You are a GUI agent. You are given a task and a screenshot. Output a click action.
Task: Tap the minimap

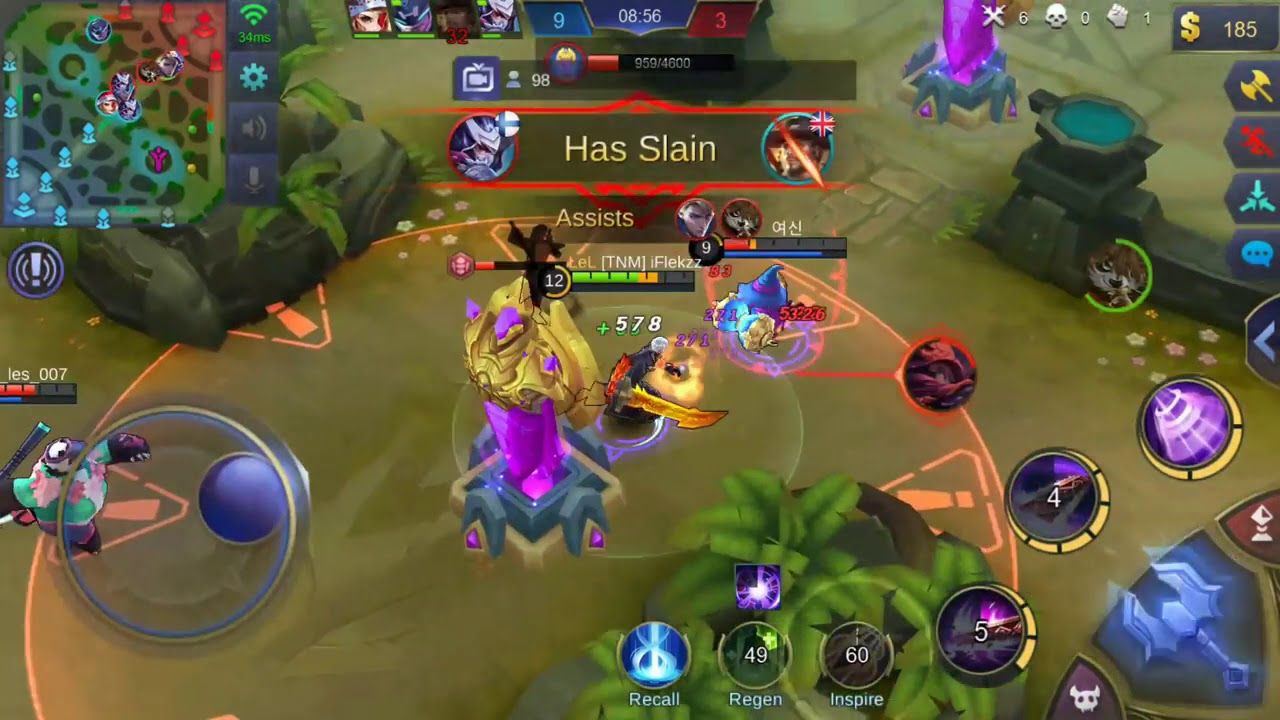tap(112, 110)
